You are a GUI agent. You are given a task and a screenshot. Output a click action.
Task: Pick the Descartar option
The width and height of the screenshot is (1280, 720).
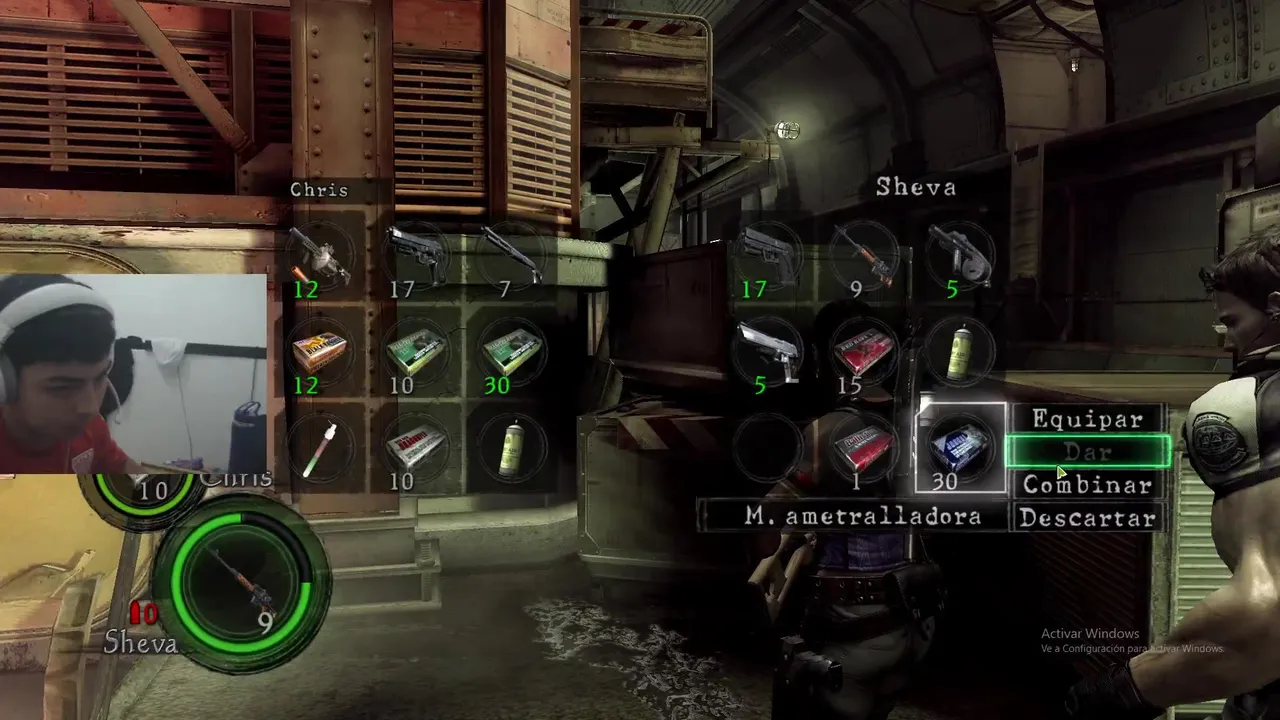tap(1087, 518)
